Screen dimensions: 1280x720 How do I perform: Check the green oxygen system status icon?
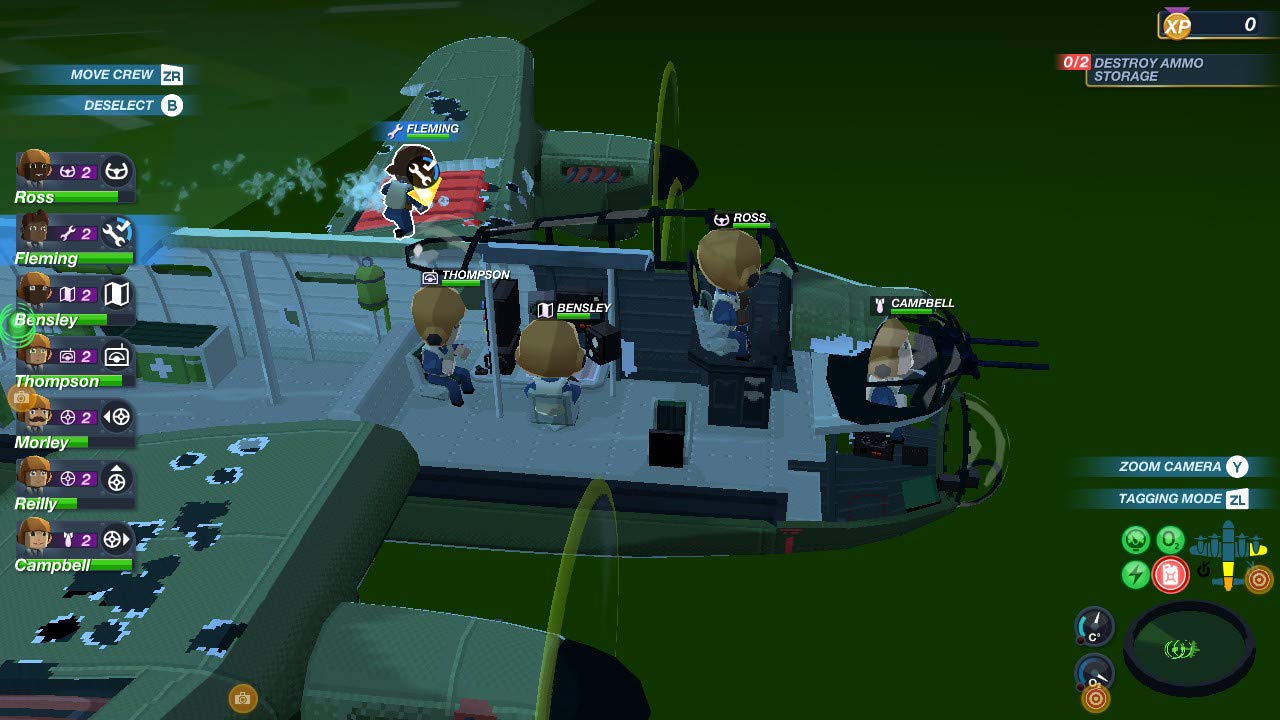click(x=1169, y=539)
